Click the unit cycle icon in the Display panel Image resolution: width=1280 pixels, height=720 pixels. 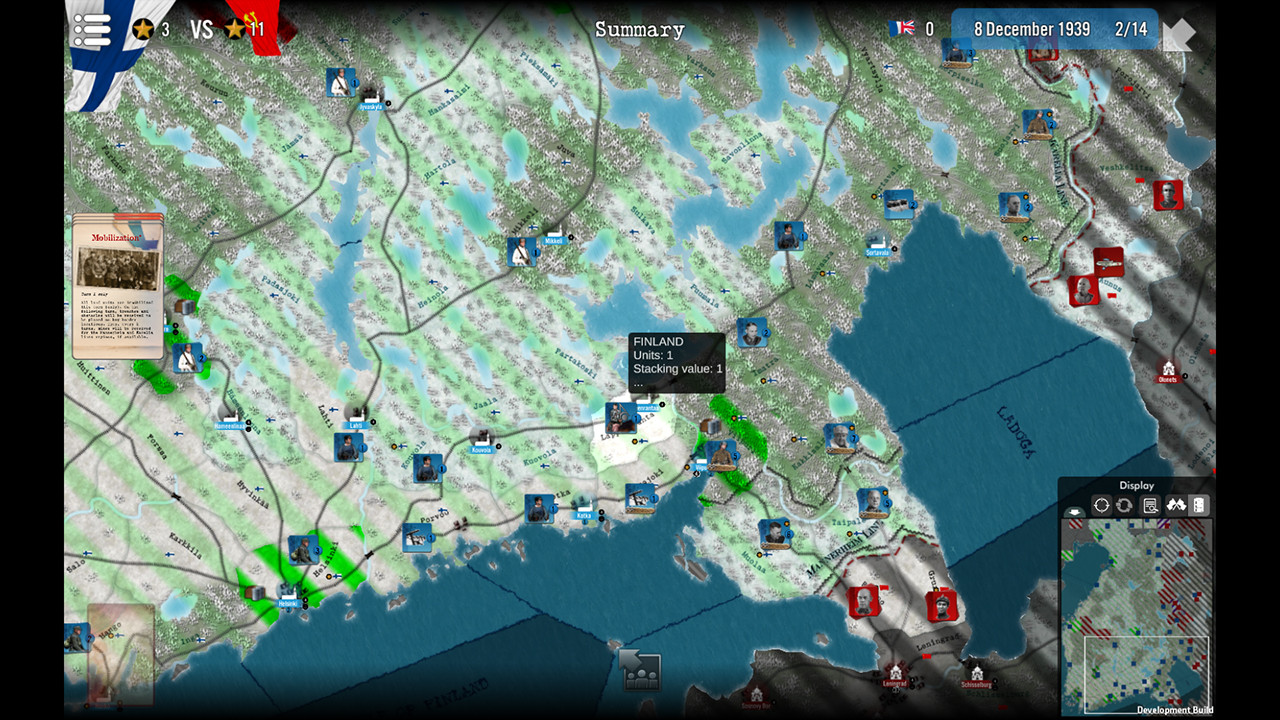(x=1124, y=505)
